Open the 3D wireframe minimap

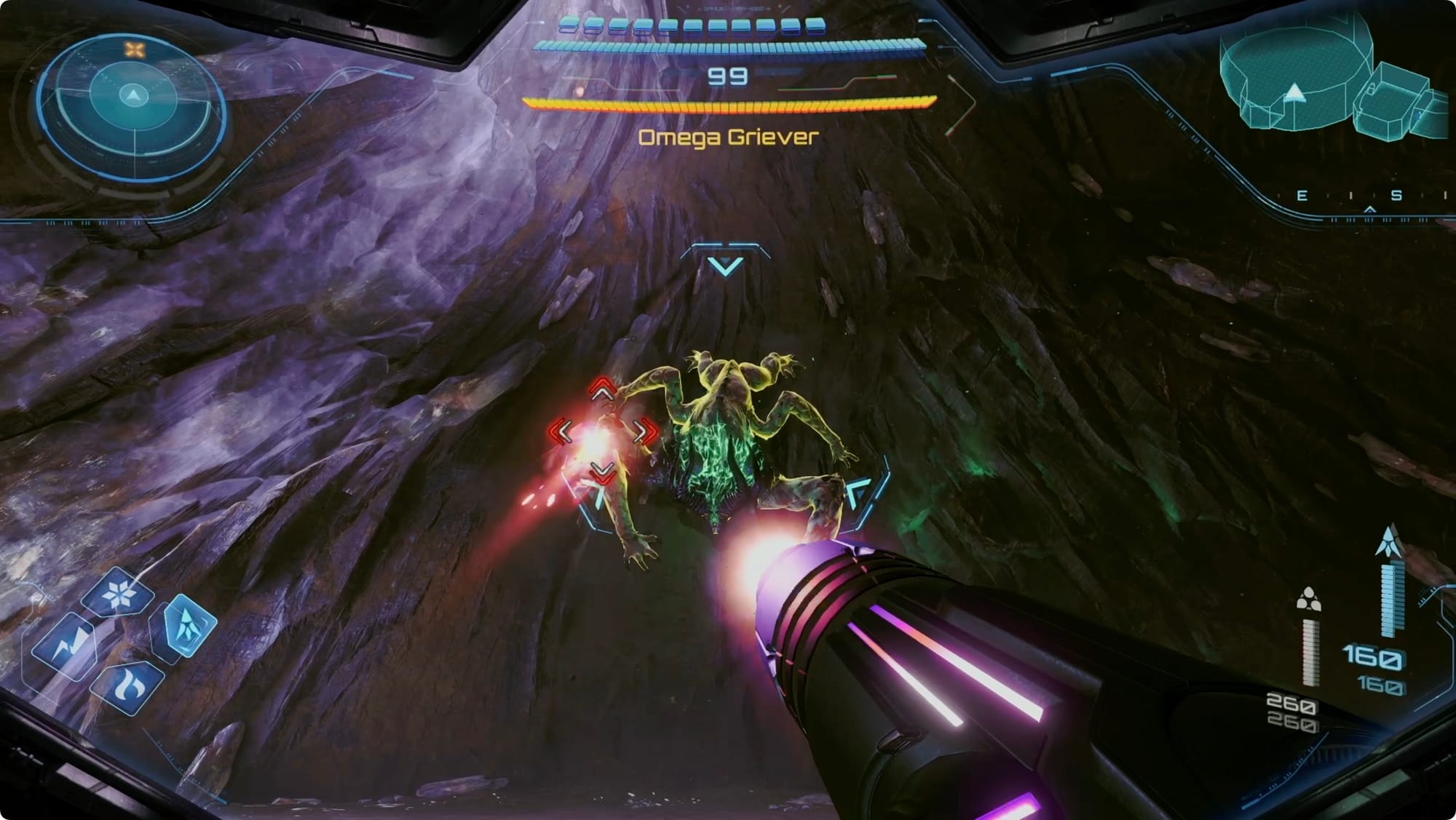pos(1333,81)
